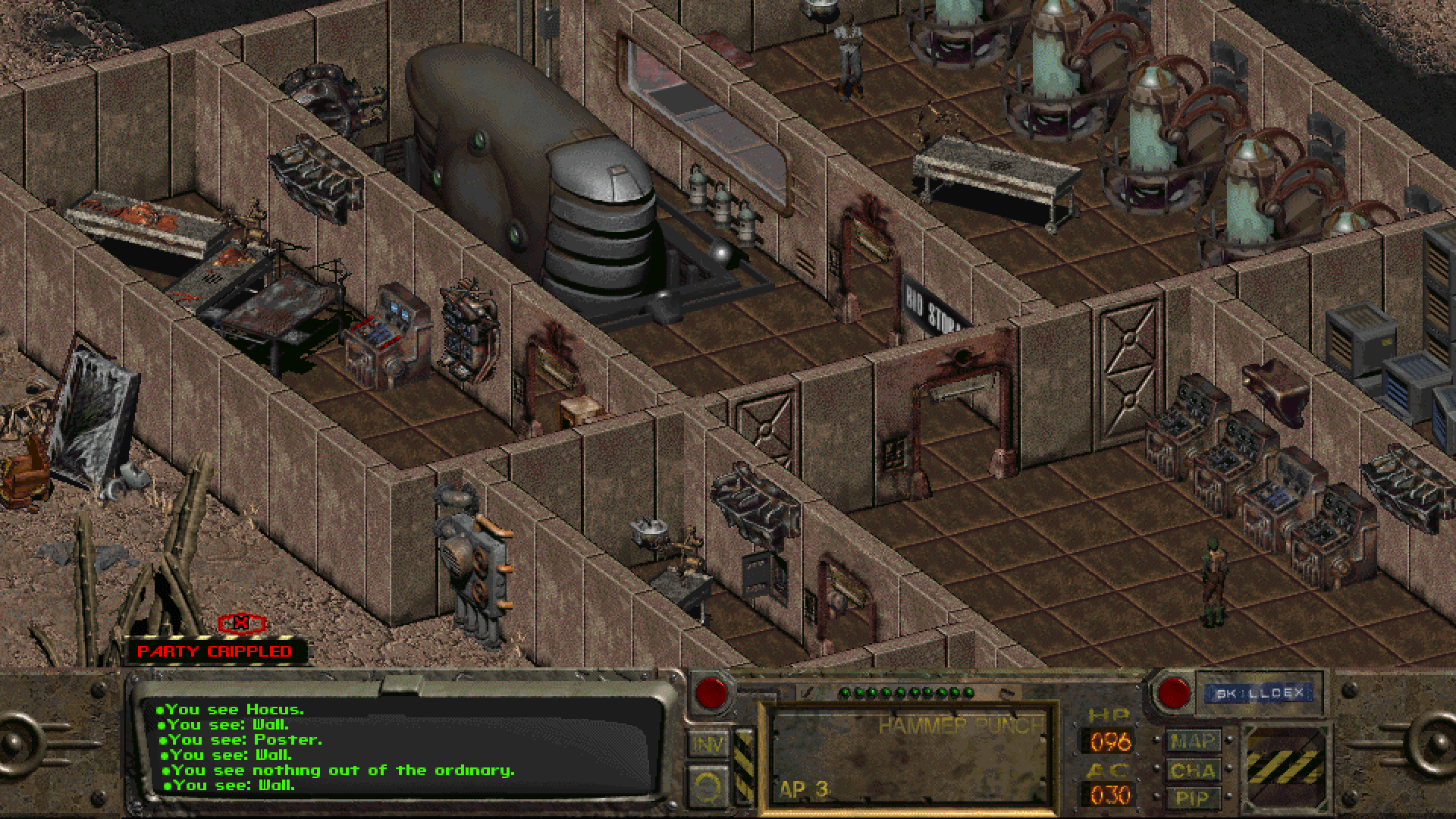1456x819 pixels.
Task: Open the inventory with the INV button
Action: point(708,744)
